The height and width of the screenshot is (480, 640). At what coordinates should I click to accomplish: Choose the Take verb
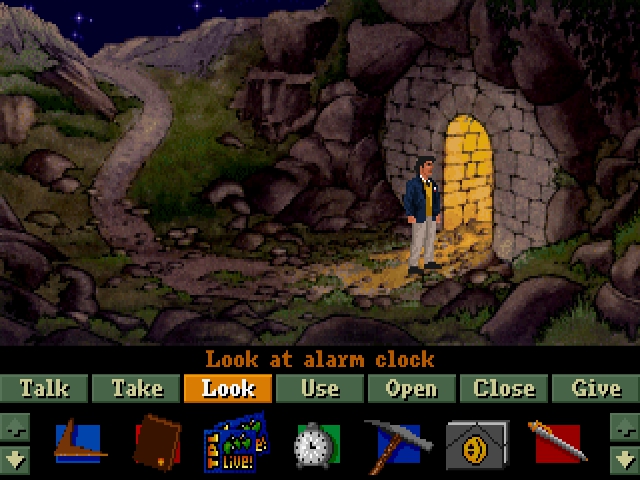(x=137, y=388)
